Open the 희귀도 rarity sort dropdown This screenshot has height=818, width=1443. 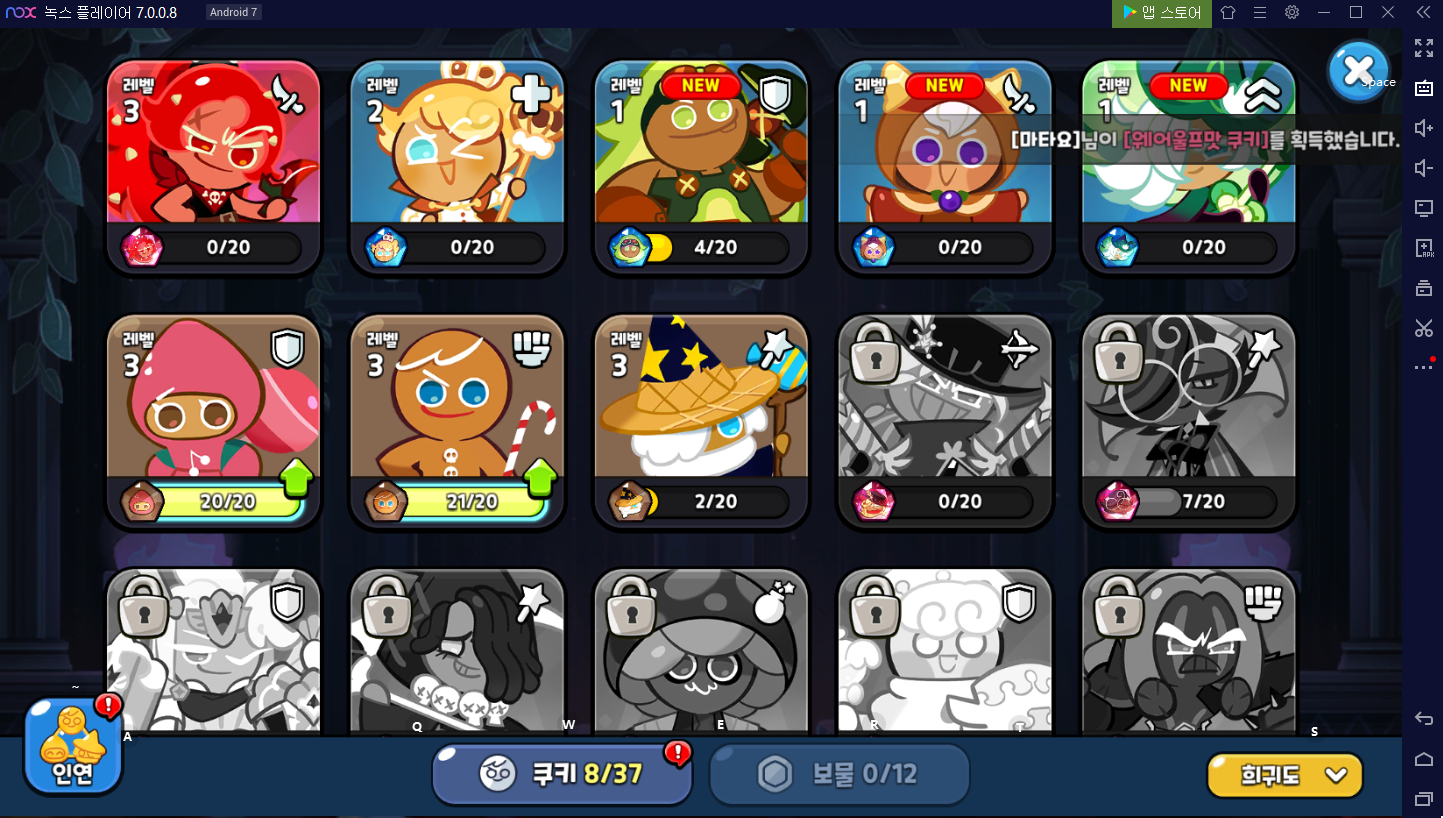coord(1285,775)
